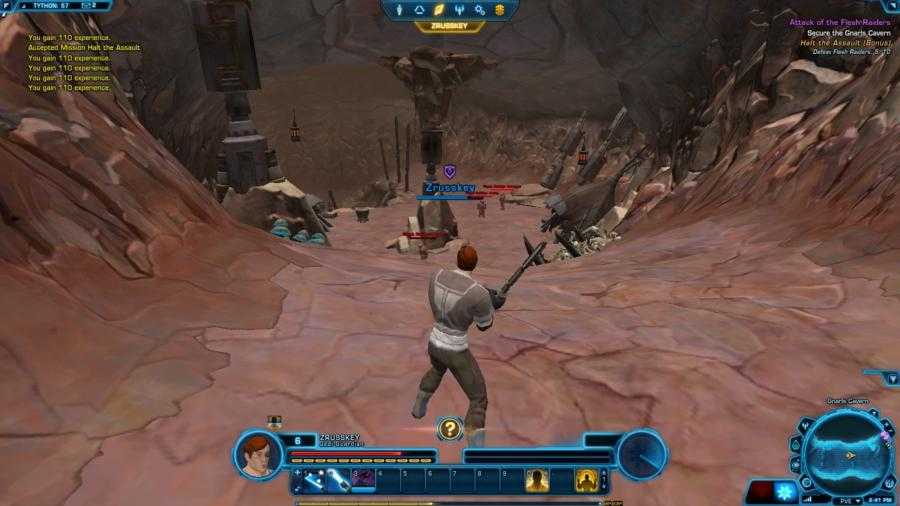Viewport: 900px width, 506px height.
Task: Click the Zrusskey gold name tab
Action: click(449, 27)
